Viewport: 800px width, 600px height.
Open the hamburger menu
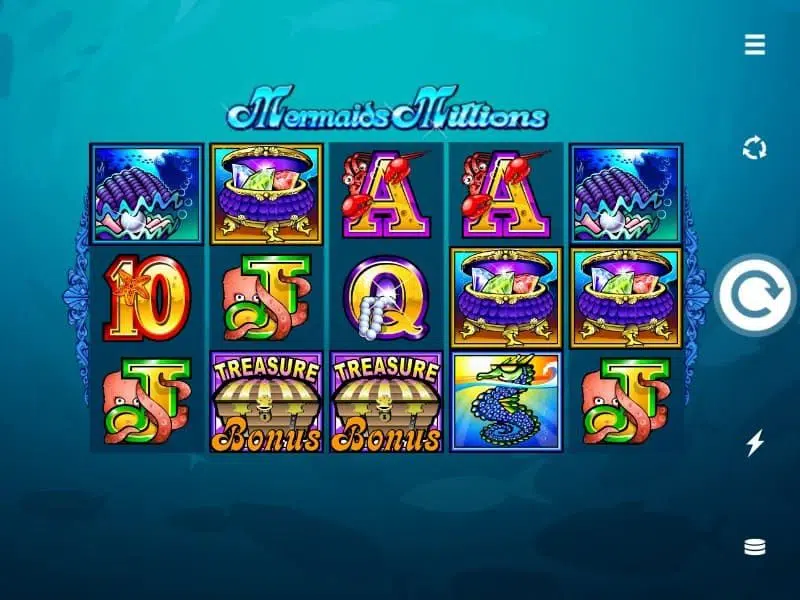point(755,44)
